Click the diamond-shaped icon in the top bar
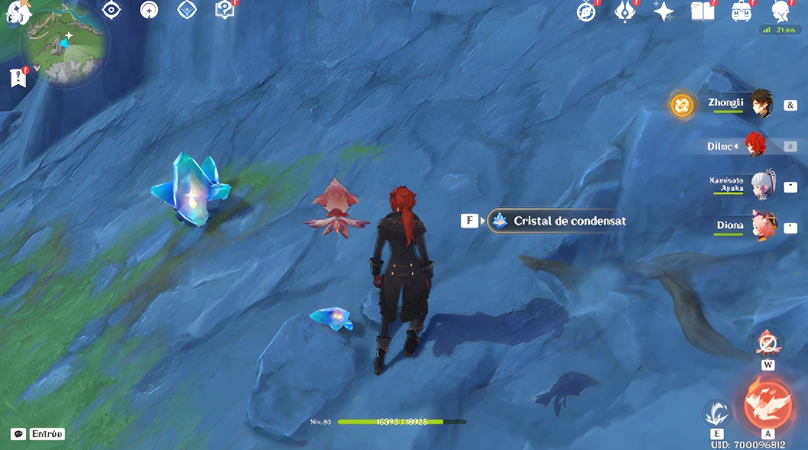The image size is (808, 450). tap(186, 10)
